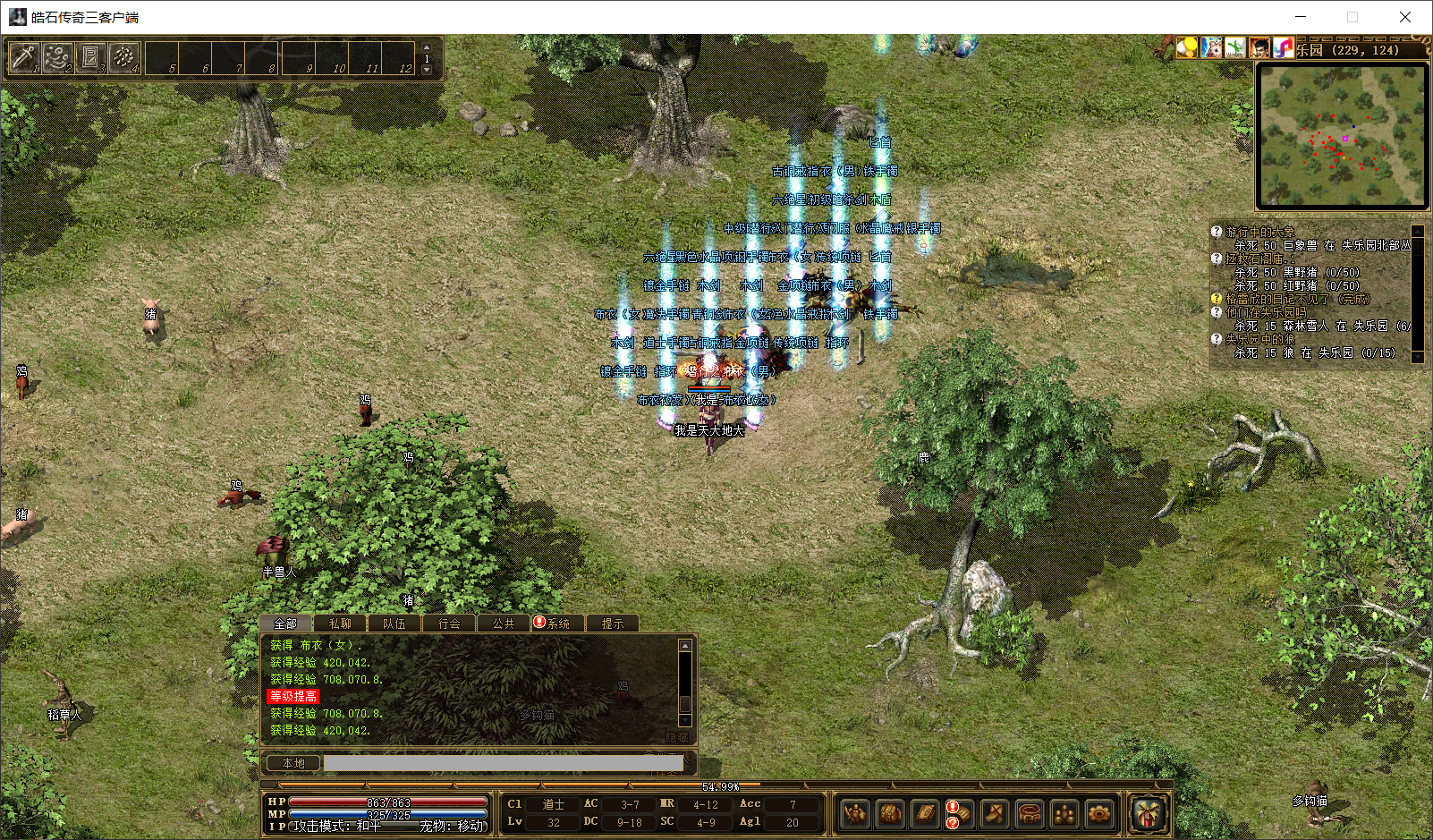This screenshot has width=1433, height=840.
Task: Click the chat message input field
Action: pos(503,763)
